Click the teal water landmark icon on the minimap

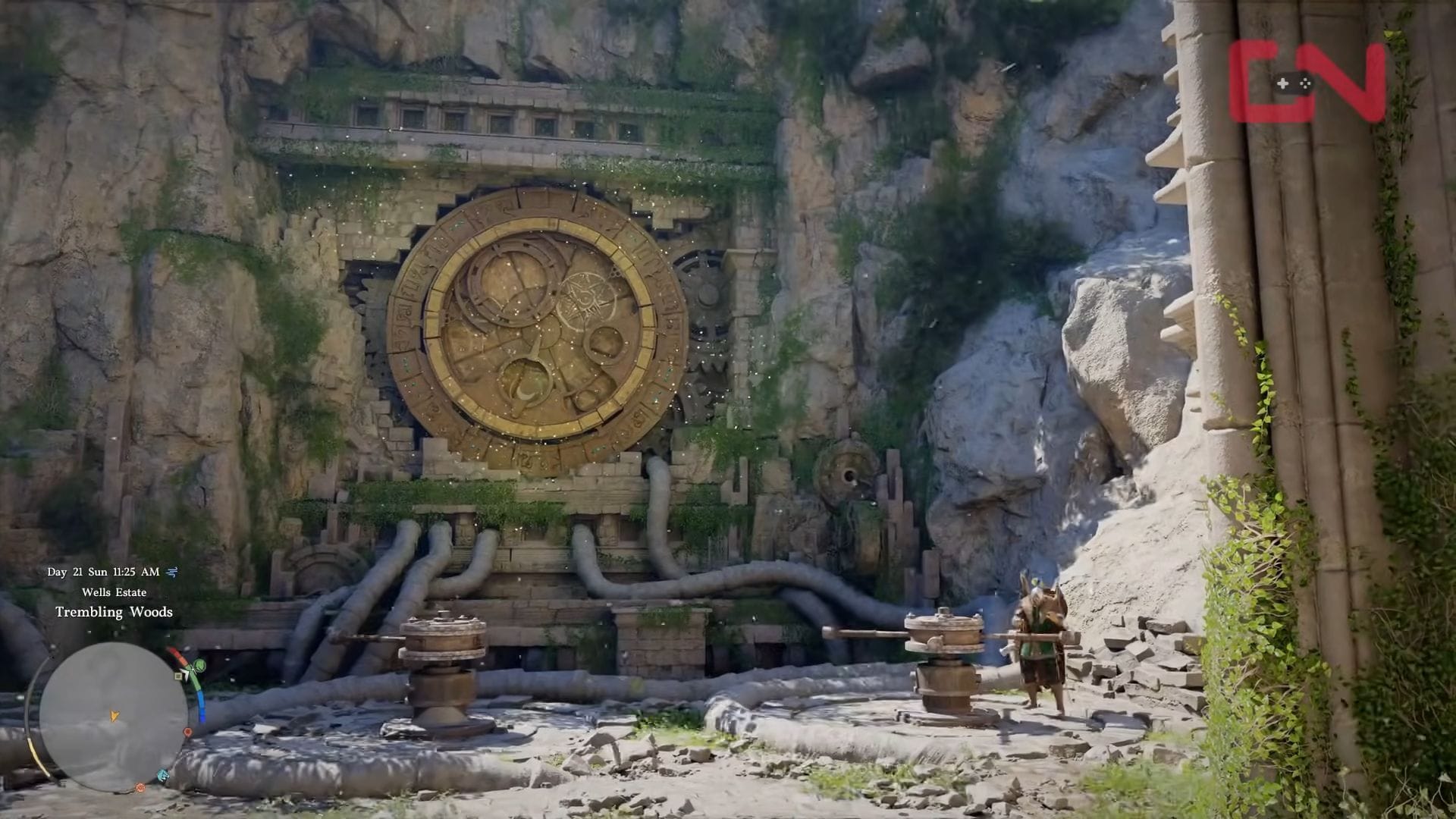tap(163, 773)
